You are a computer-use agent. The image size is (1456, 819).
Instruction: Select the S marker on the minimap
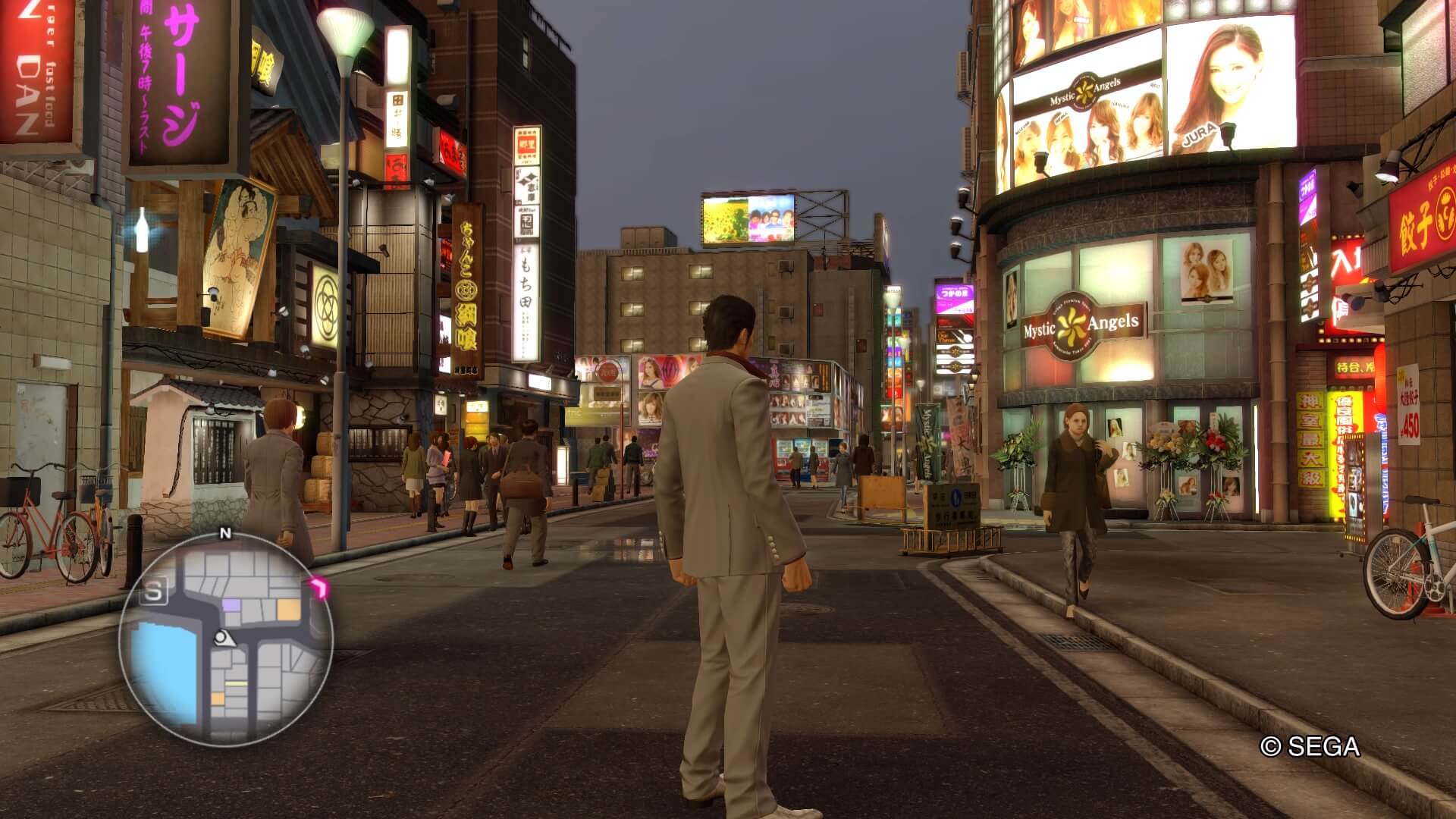pos(154,593)
